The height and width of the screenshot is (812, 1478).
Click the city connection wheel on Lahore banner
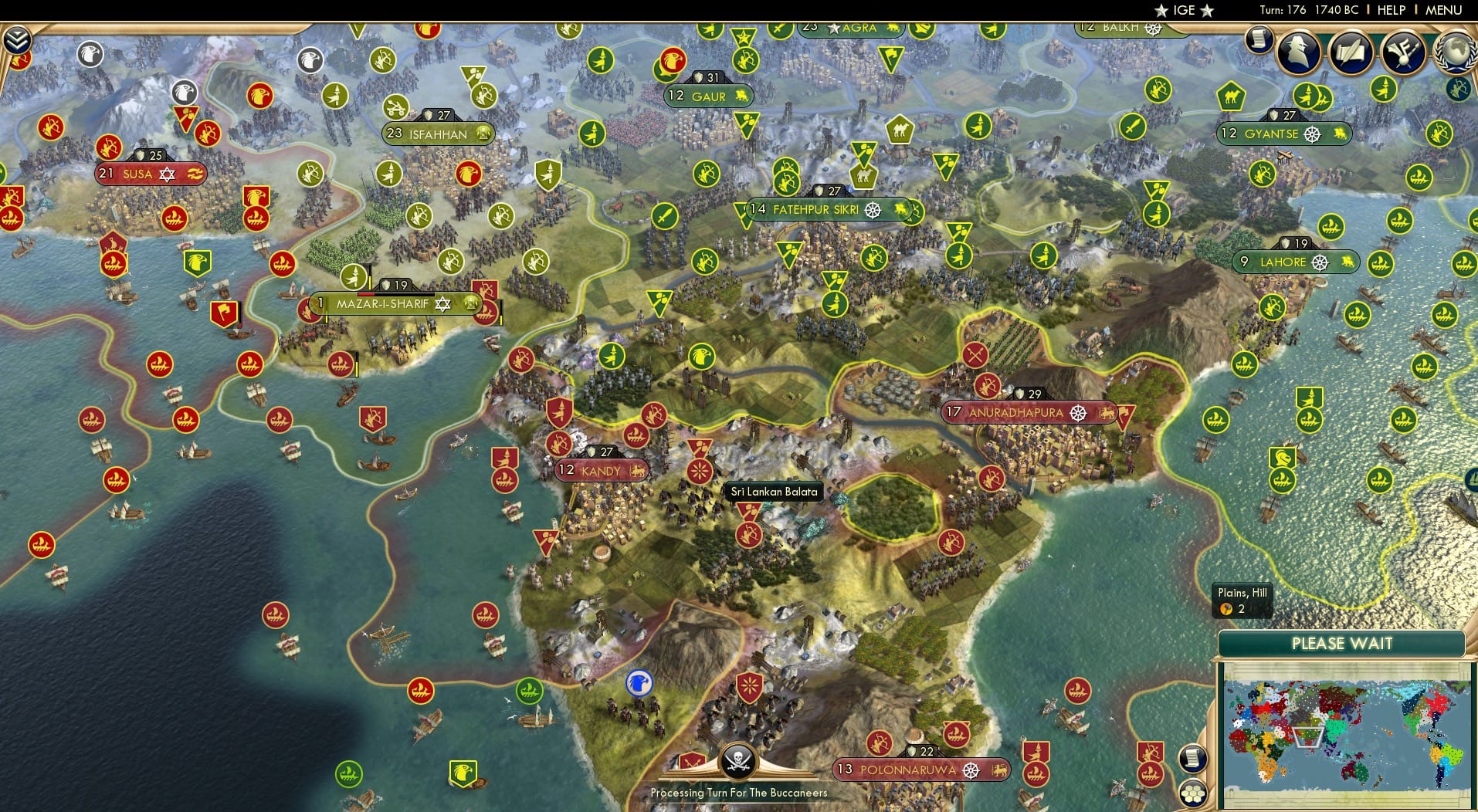1320,262
